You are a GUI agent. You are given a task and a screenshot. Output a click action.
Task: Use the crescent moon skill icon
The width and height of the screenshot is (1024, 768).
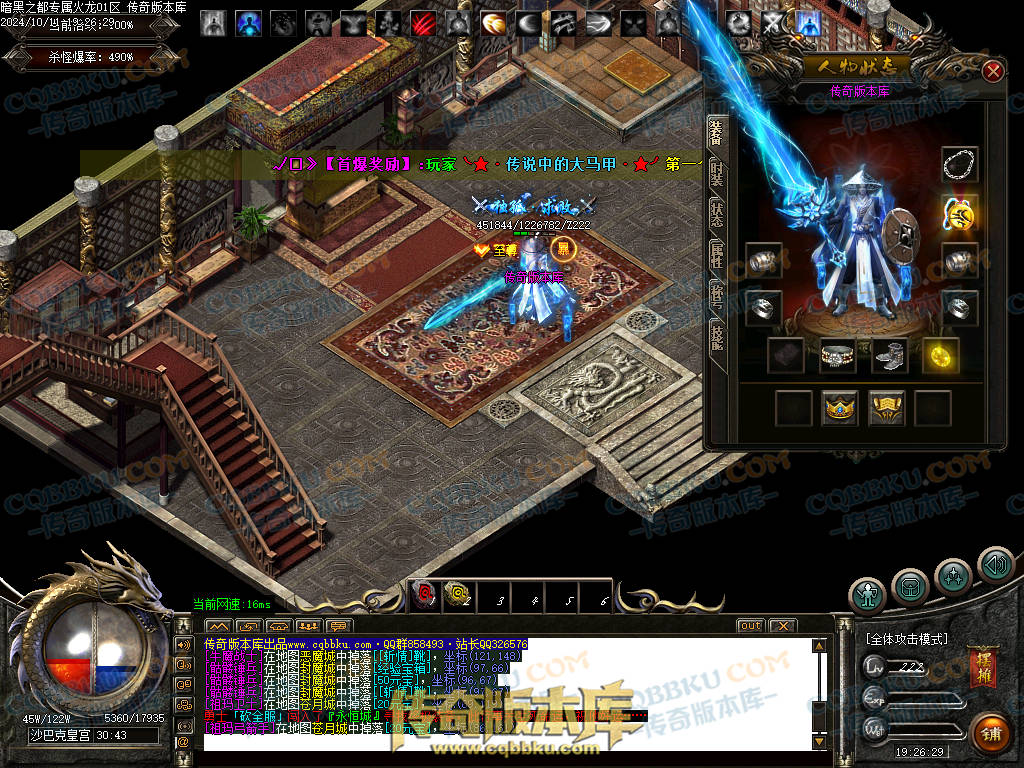527,22
